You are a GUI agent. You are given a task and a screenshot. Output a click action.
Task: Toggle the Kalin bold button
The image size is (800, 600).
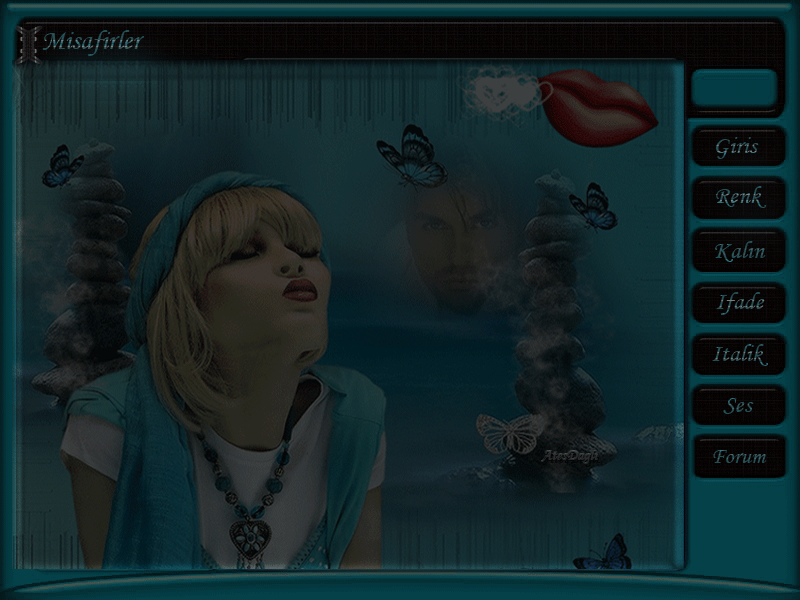coord(738,251)
